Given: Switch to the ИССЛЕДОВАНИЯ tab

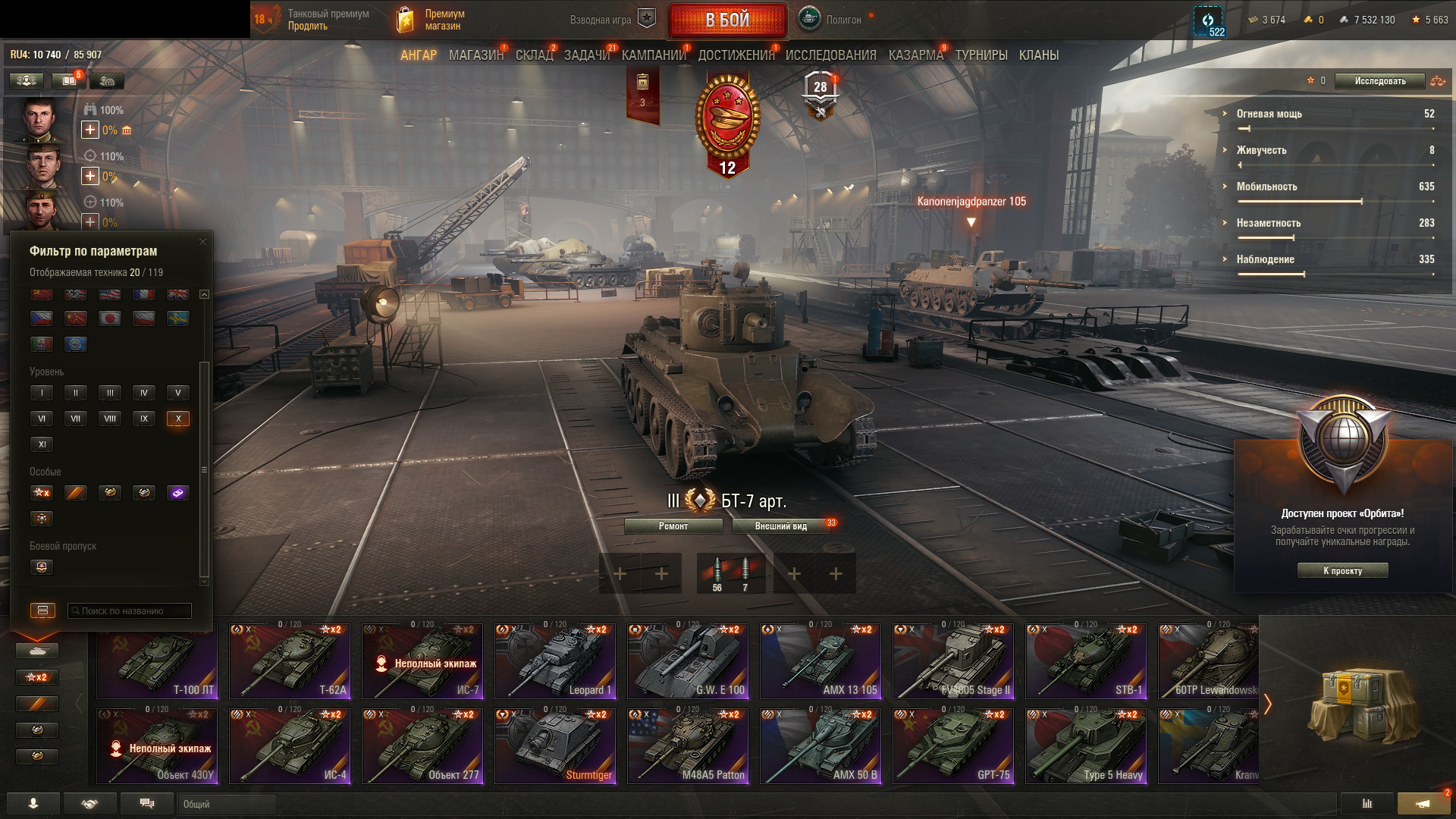Looking at the screenshot, I should 830,55.
